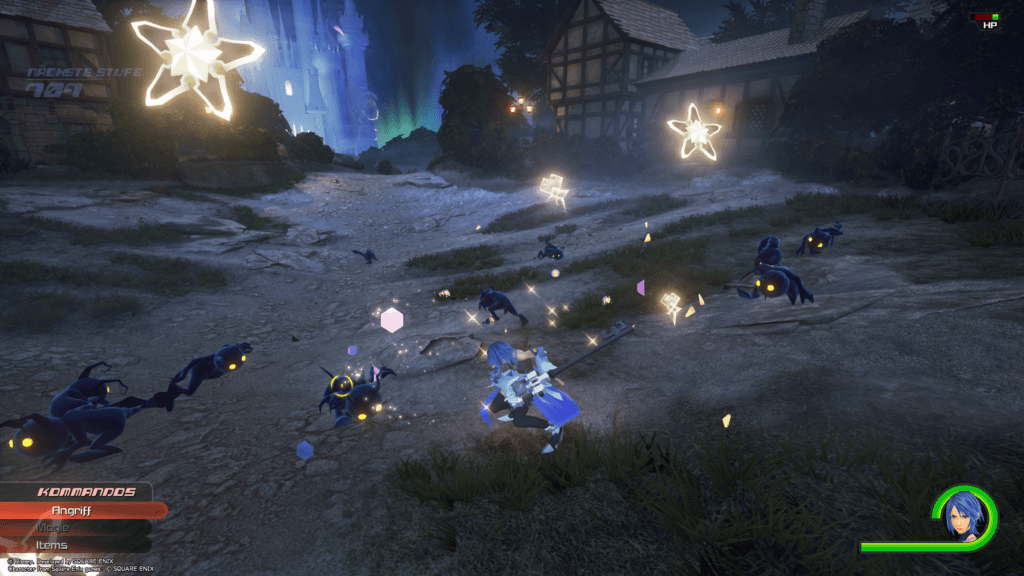The height and width of the screenshot is (576, 1024).
Task: Select the Angriff command
Action: coord(78,510)
